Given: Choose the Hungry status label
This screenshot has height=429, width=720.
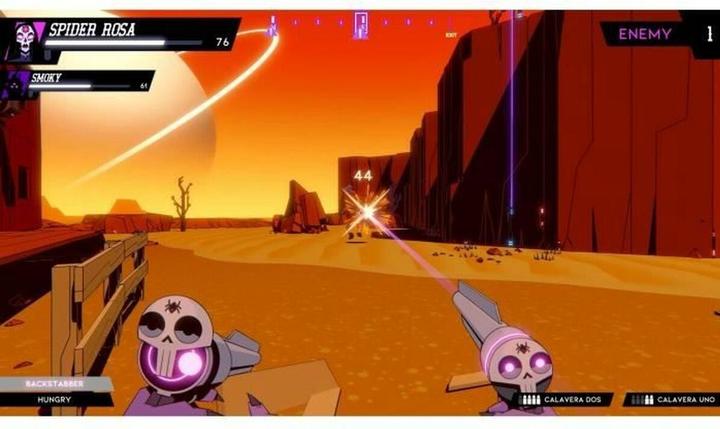Looking at the screenshot, I should 56,399.
